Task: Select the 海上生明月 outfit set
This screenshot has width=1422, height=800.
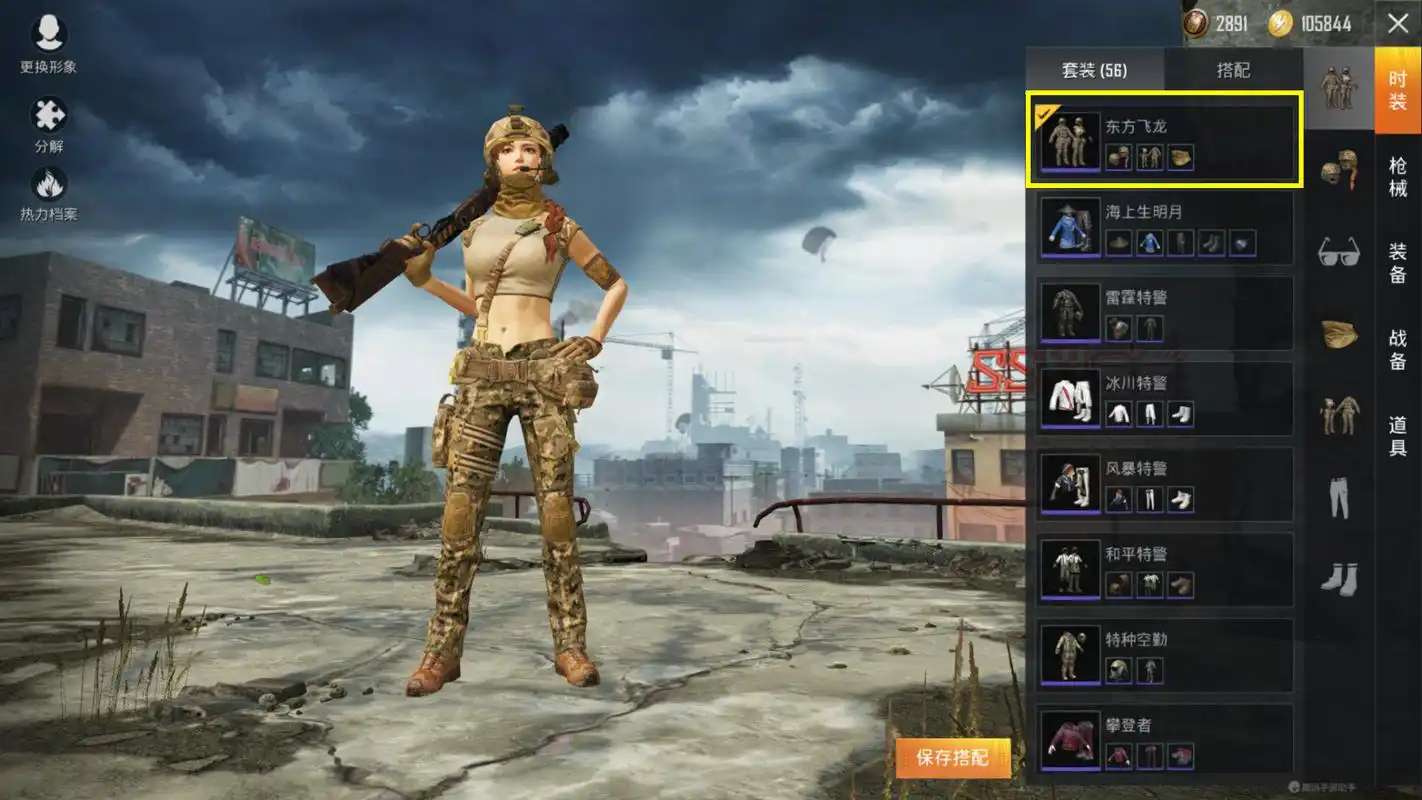Action: pos(1165,227)
